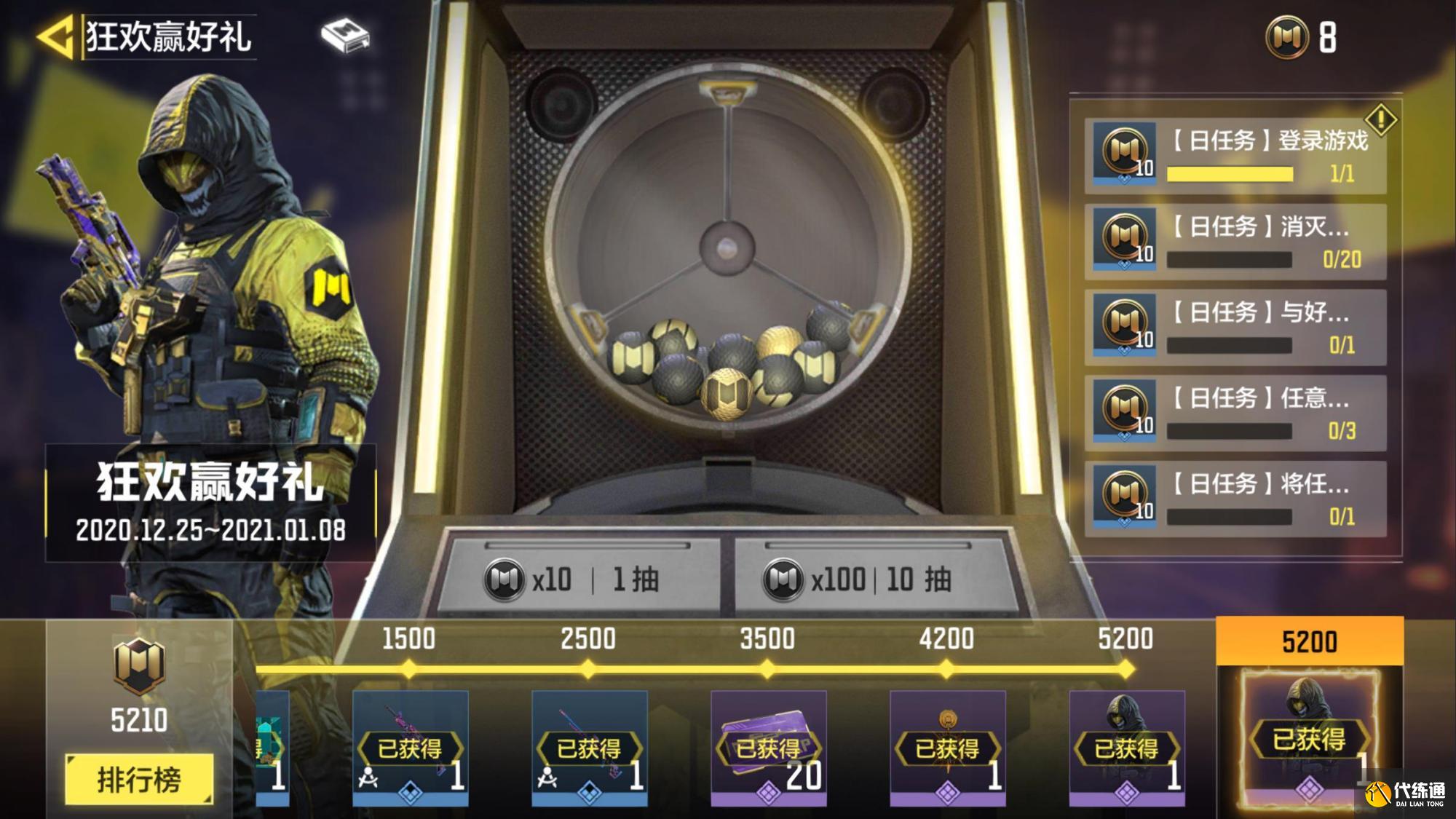Tap the M coin balance icon
This screenshot has width=1456, height=819.
[x=1287, y=36]
